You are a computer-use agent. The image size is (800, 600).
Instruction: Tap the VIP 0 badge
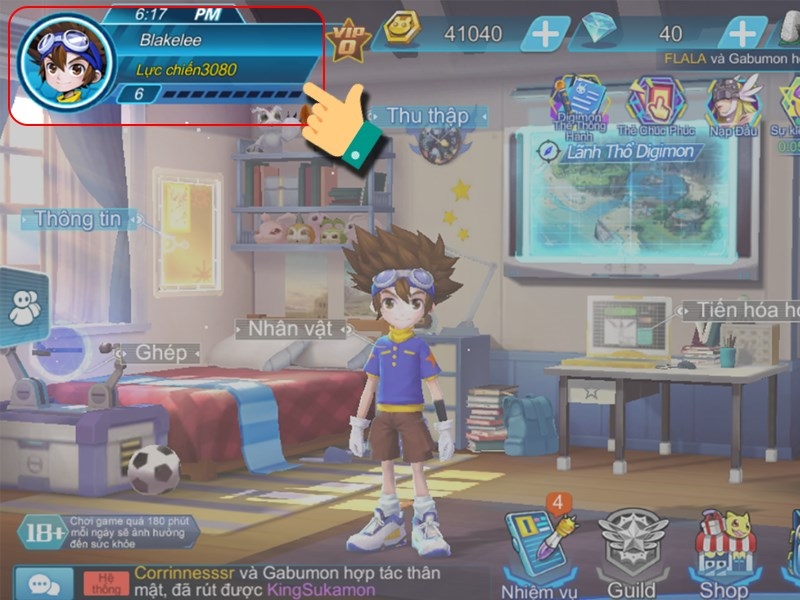point(348,38)
